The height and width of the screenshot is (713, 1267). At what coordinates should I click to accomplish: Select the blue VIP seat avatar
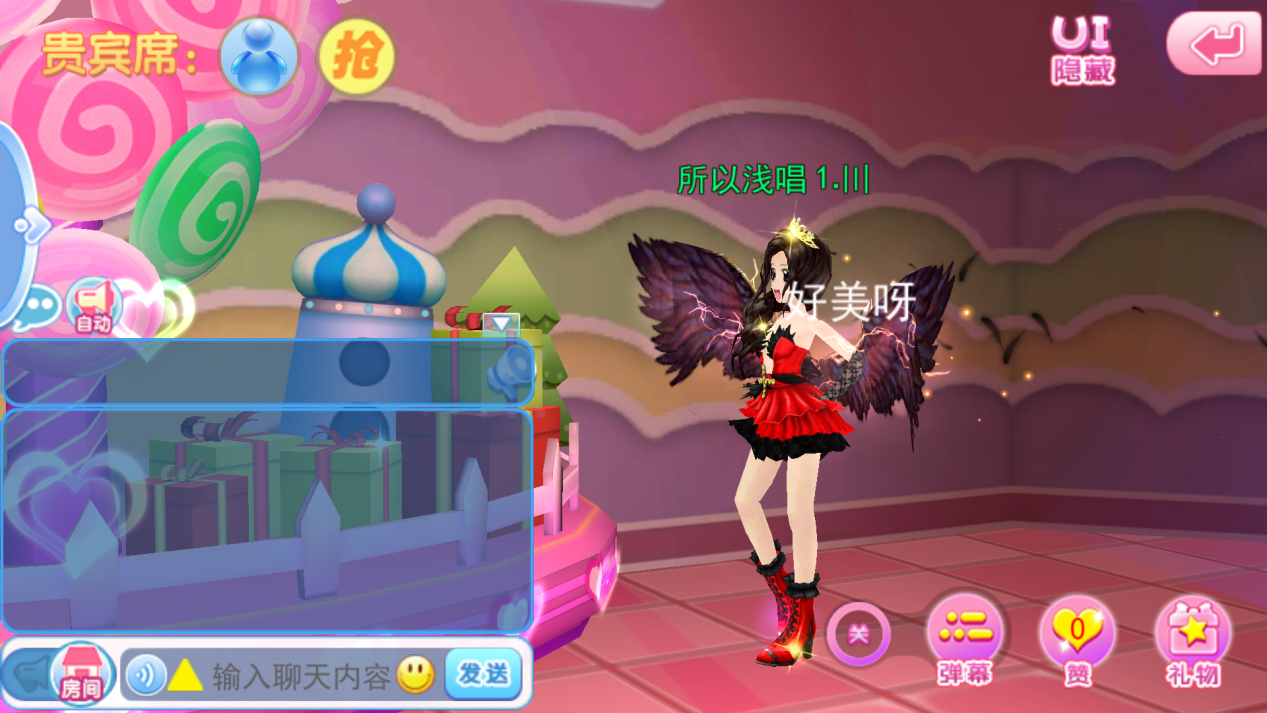pyautogui.click(x=259, y=56)
